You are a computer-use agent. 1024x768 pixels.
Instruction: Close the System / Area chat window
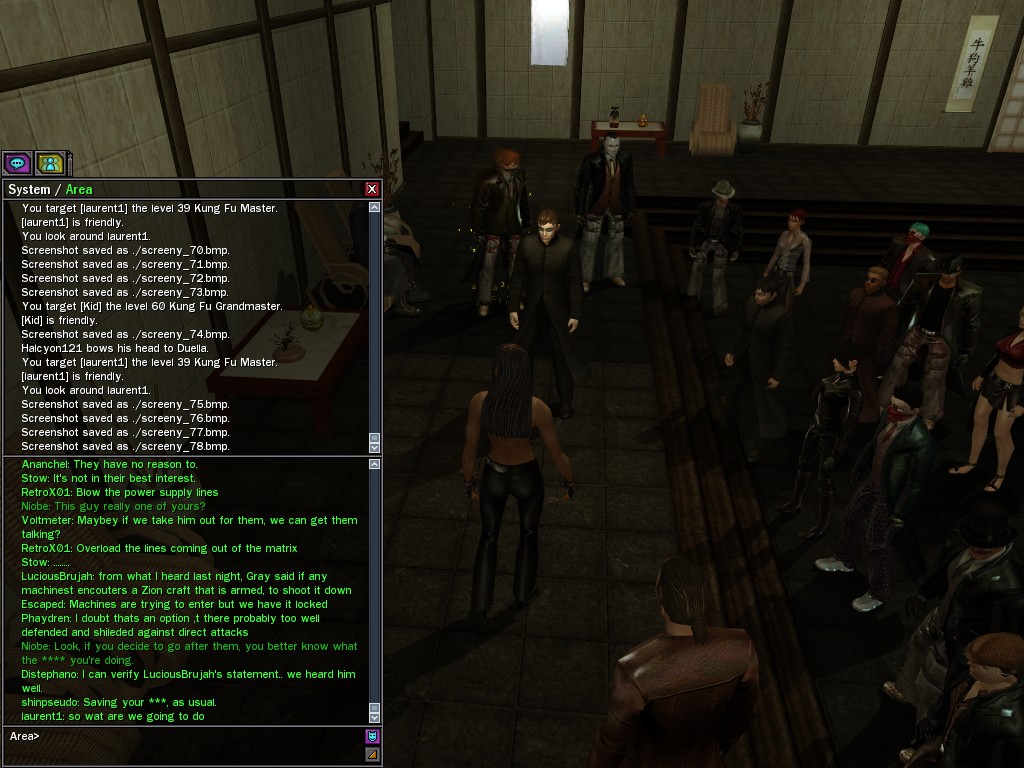click(372, 189)
